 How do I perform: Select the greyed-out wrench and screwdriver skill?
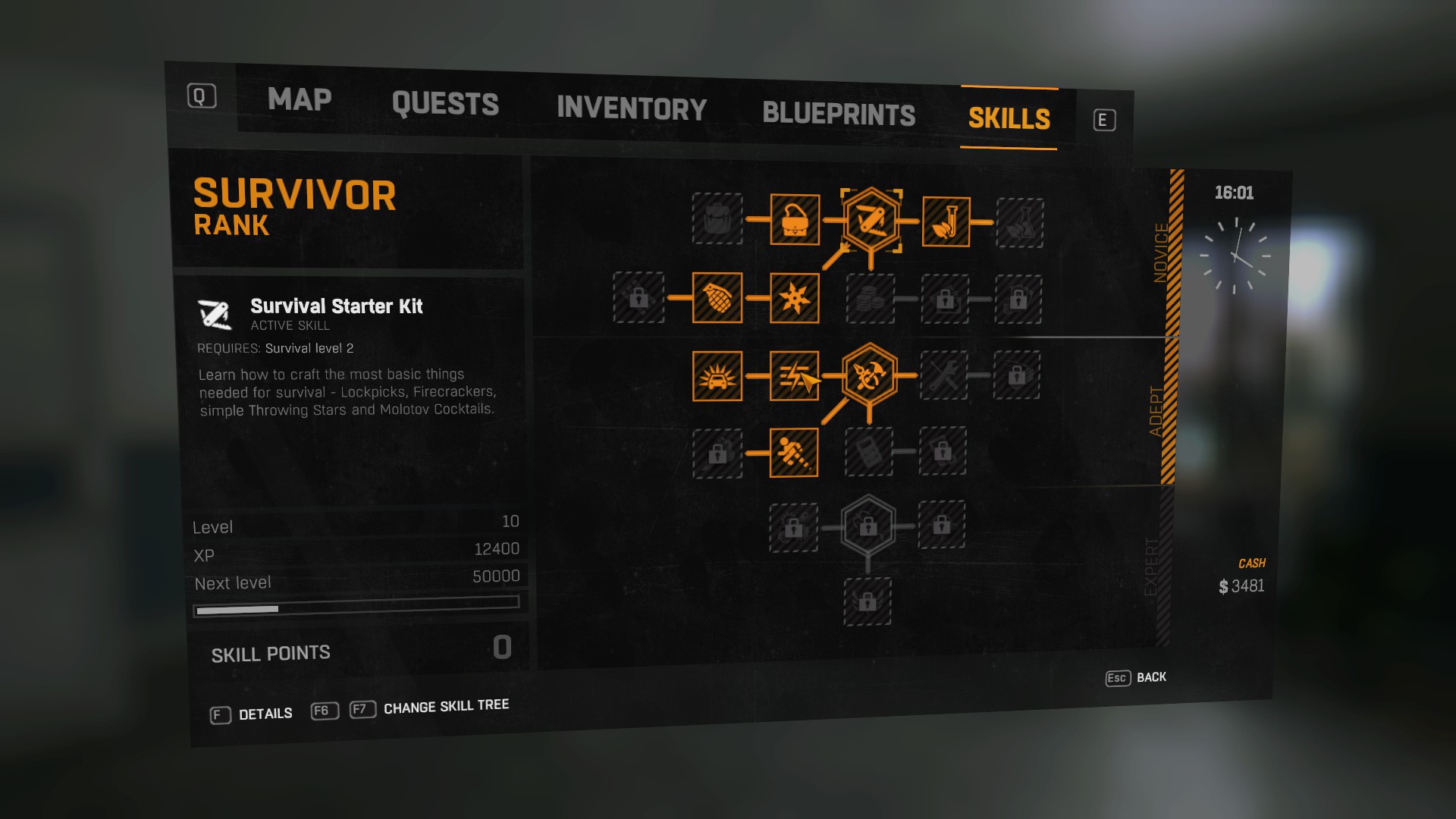pyautogui.click(x=944, y=375)
